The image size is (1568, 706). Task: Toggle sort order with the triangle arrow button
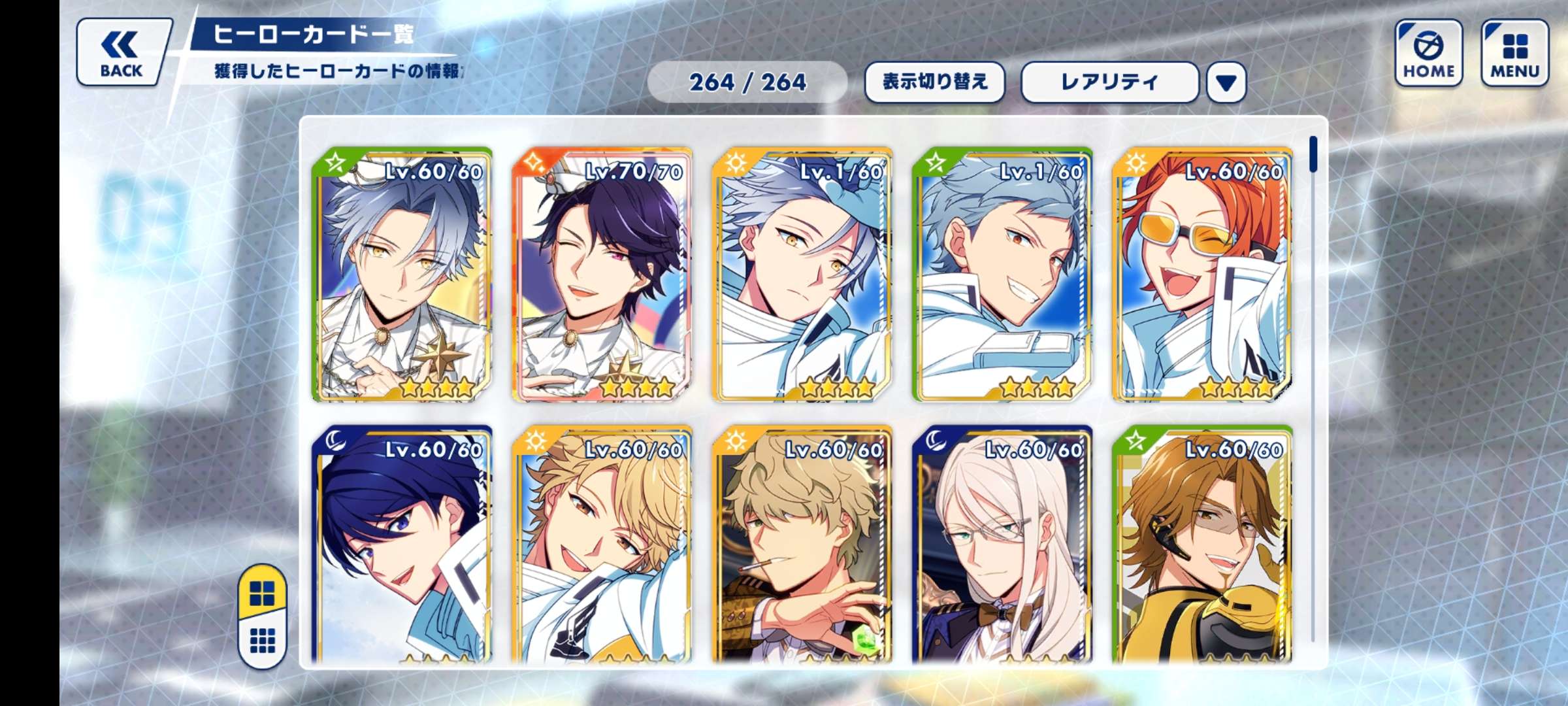pyautogui.click(x=1226, y=82)
